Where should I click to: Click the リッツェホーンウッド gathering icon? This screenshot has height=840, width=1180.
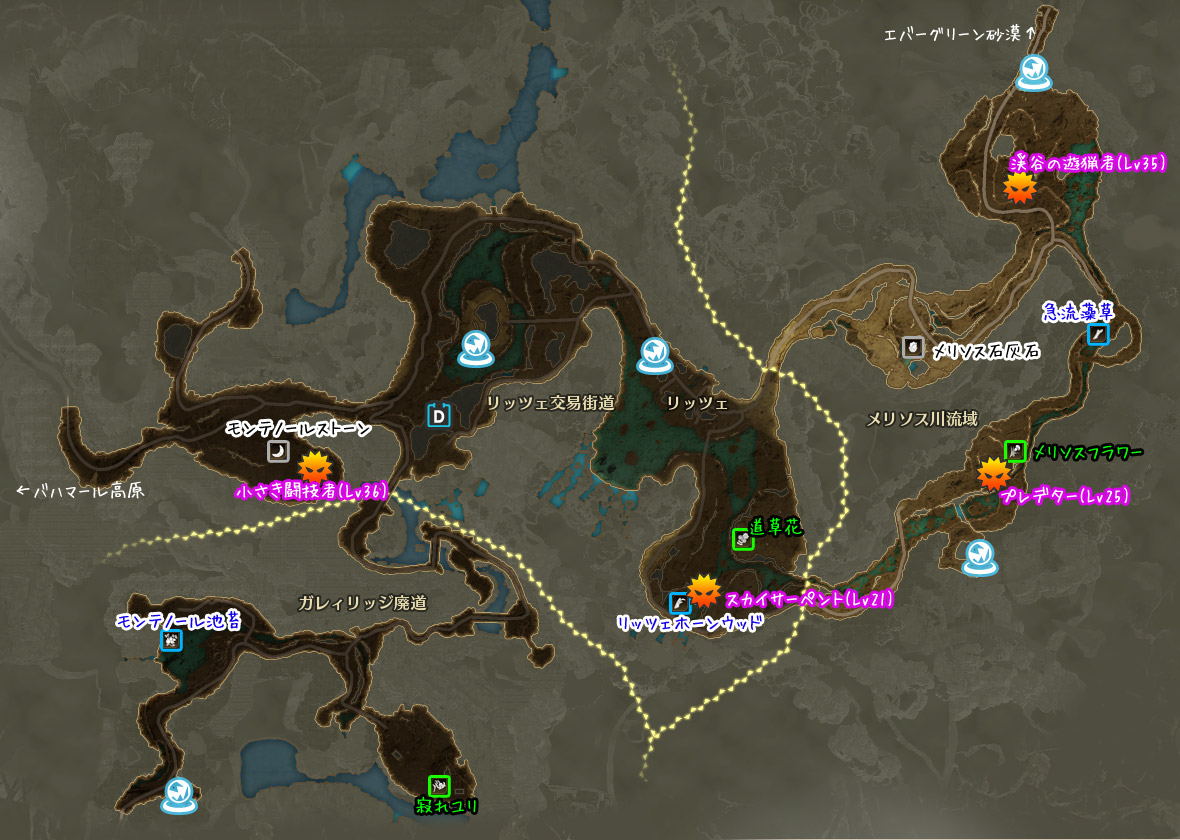tap(679, 603)
